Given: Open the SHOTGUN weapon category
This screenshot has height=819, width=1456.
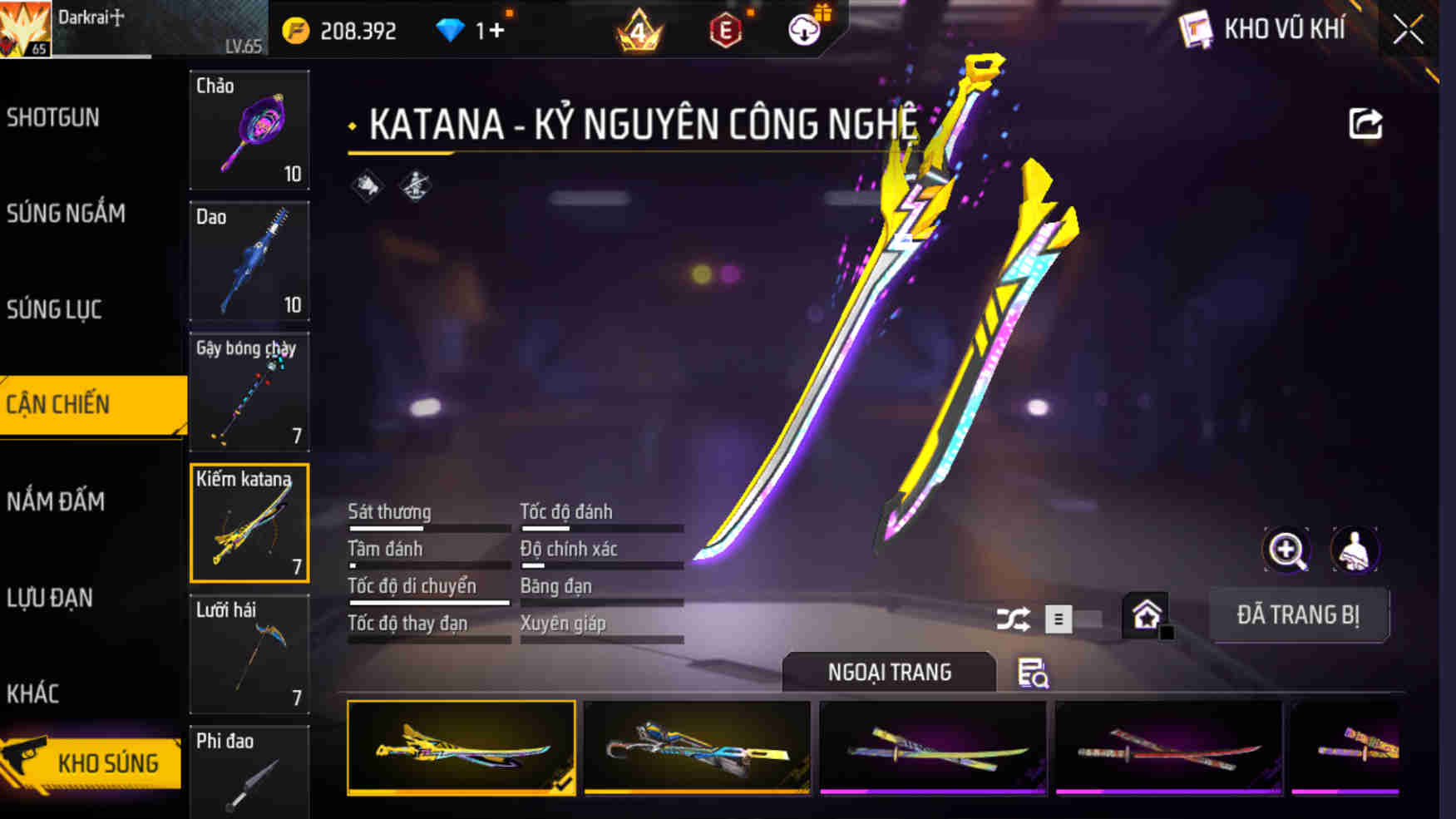Looking at the screenshot, I should point(53,118).
